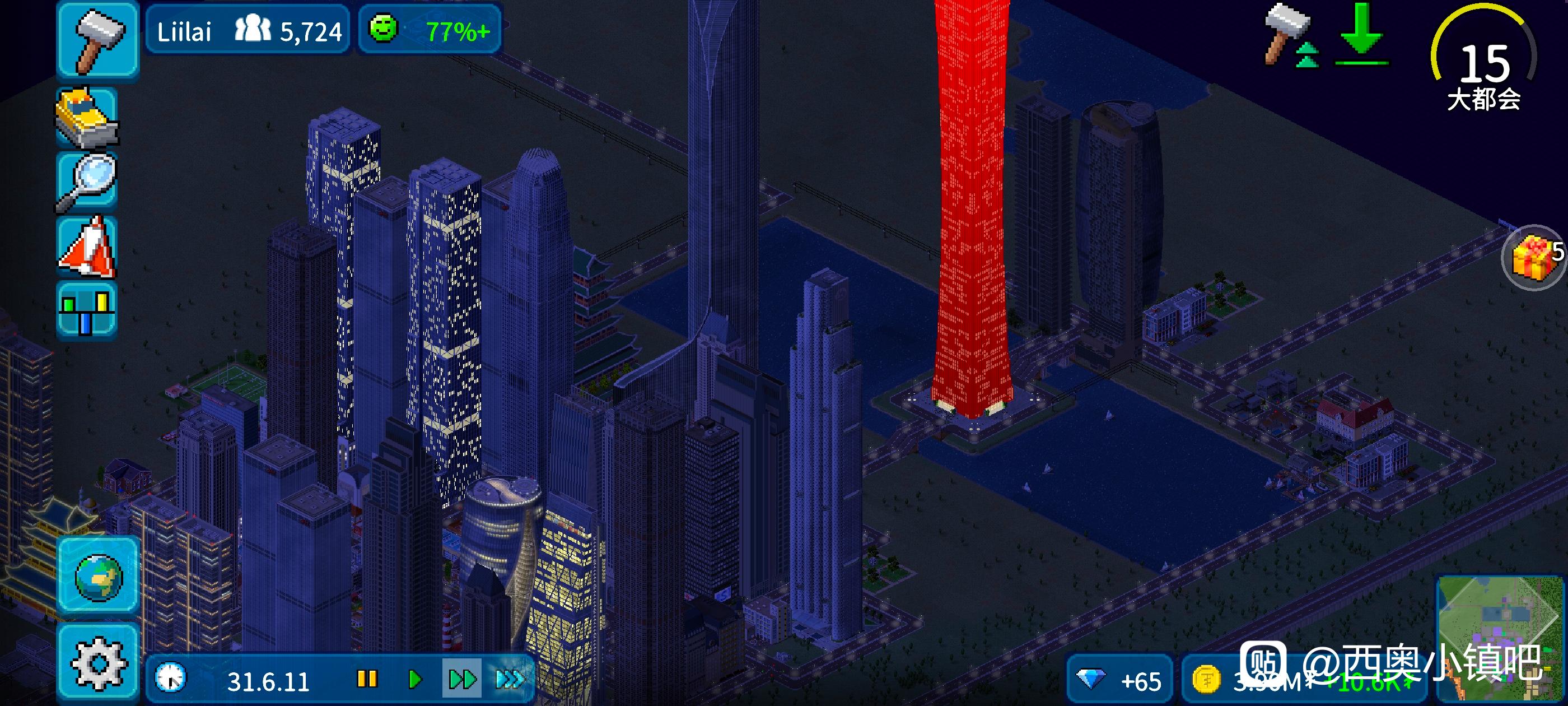
Task: Pause the game simulation
Action: [x=367, y=679]
